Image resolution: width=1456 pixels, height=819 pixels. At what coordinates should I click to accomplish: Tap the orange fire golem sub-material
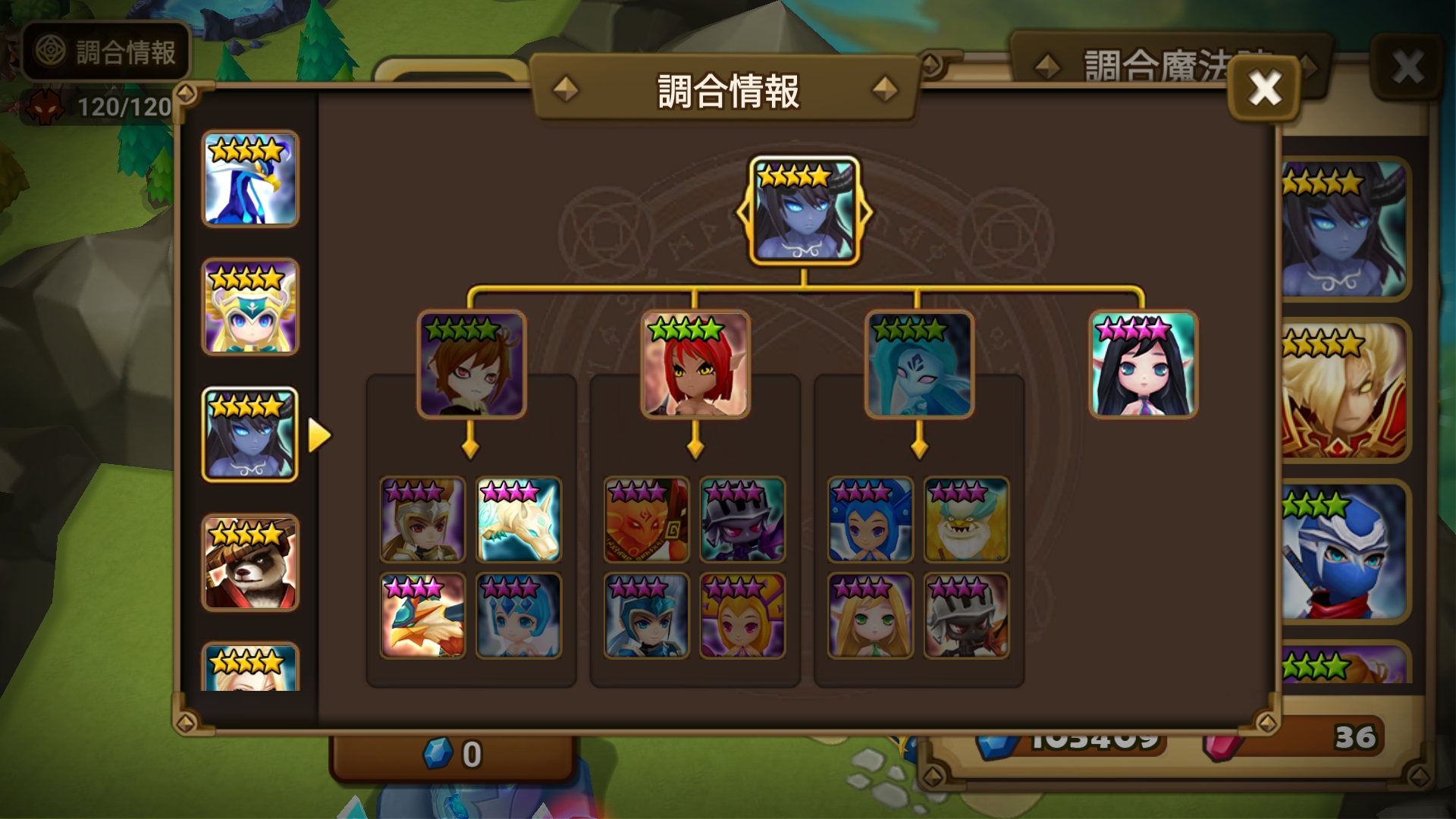click(646, 519)
